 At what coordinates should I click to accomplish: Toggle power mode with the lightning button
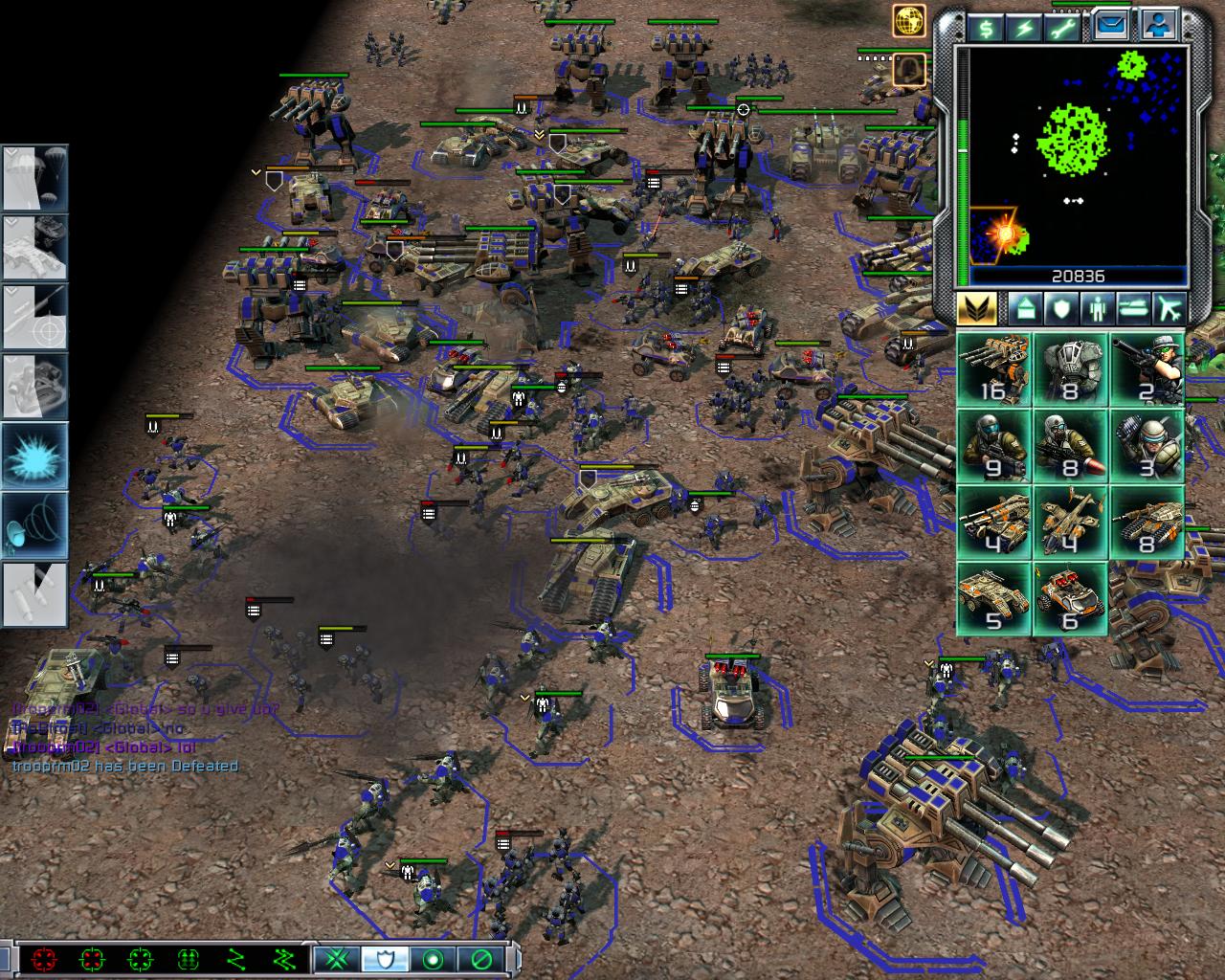point(1025,29)
